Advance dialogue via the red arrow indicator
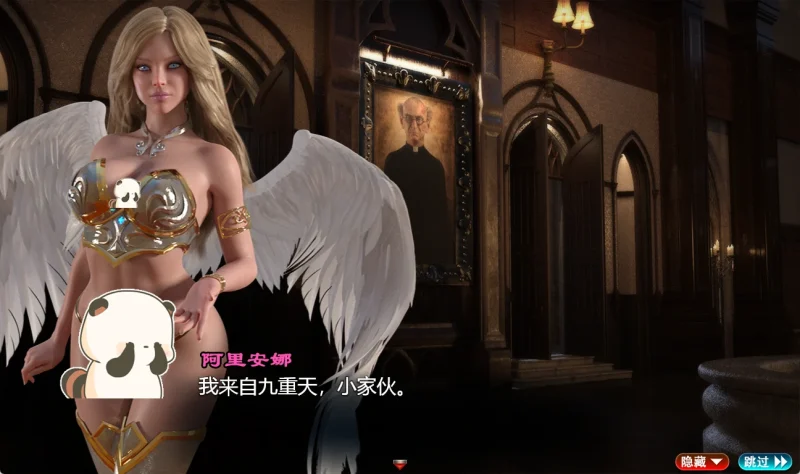800x474 pixels. tap(402, 463)
